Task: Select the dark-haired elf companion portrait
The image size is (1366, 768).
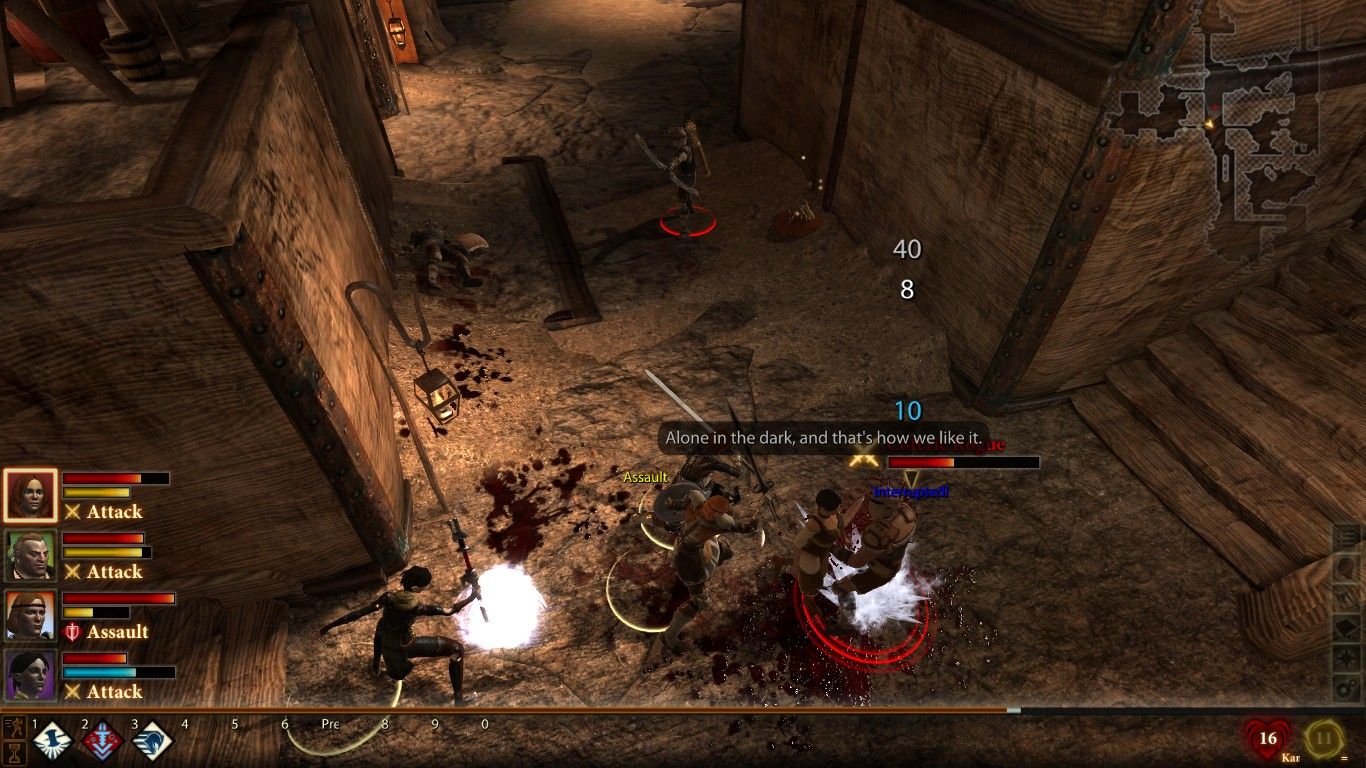Action: 30,675
